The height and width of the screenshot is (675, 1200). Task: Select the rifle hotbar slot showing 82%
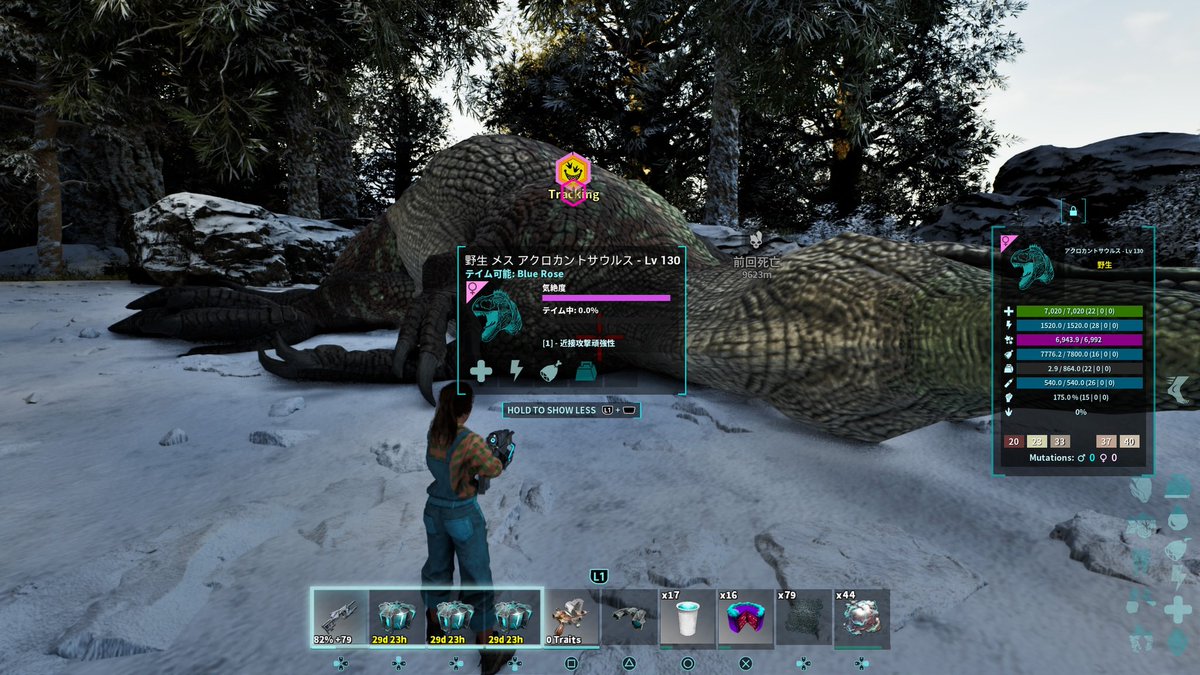pyautogui.click(x=340, y=618)
